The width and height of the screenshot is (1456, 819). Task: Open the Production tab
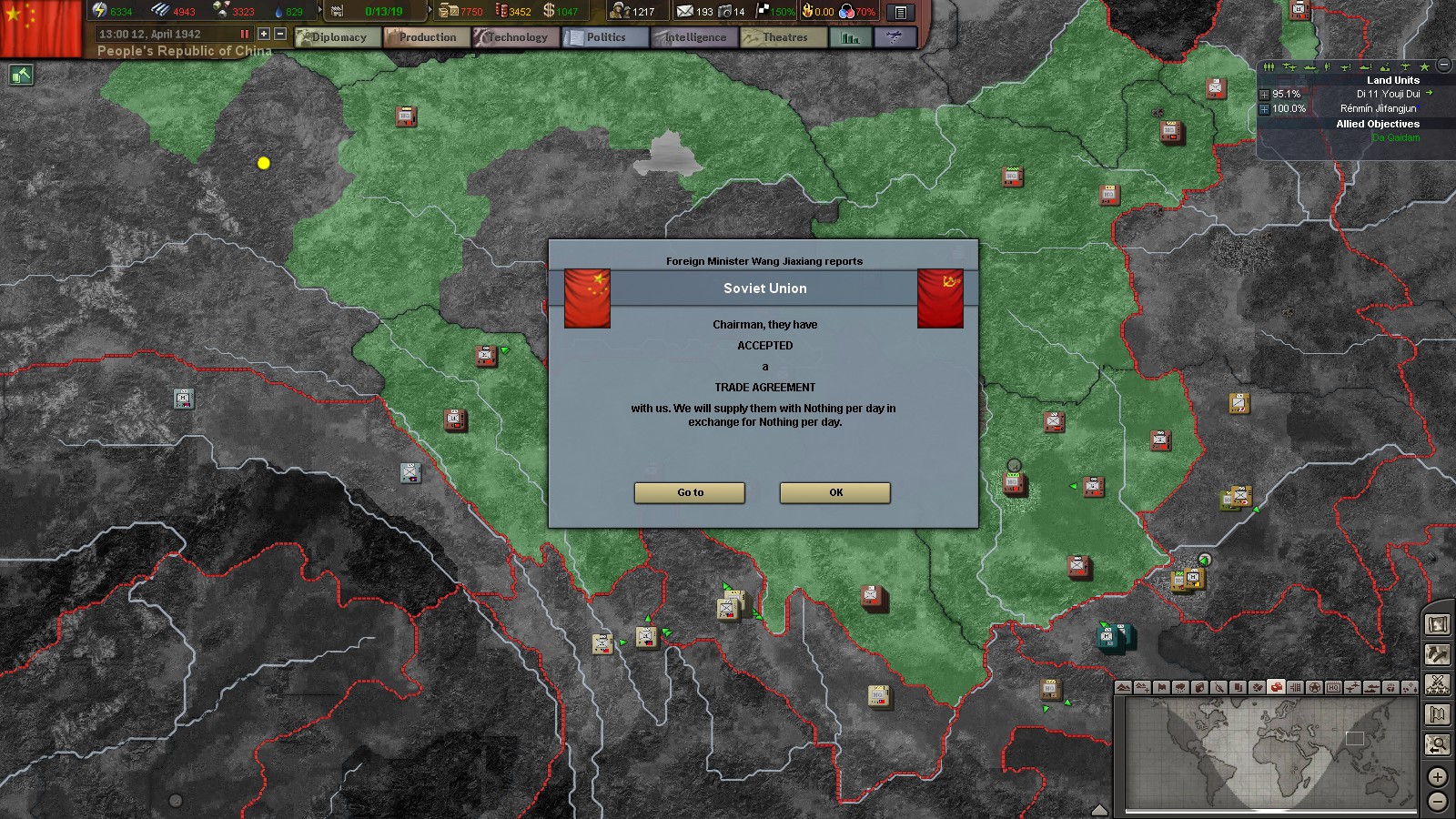tap(427, 37)
